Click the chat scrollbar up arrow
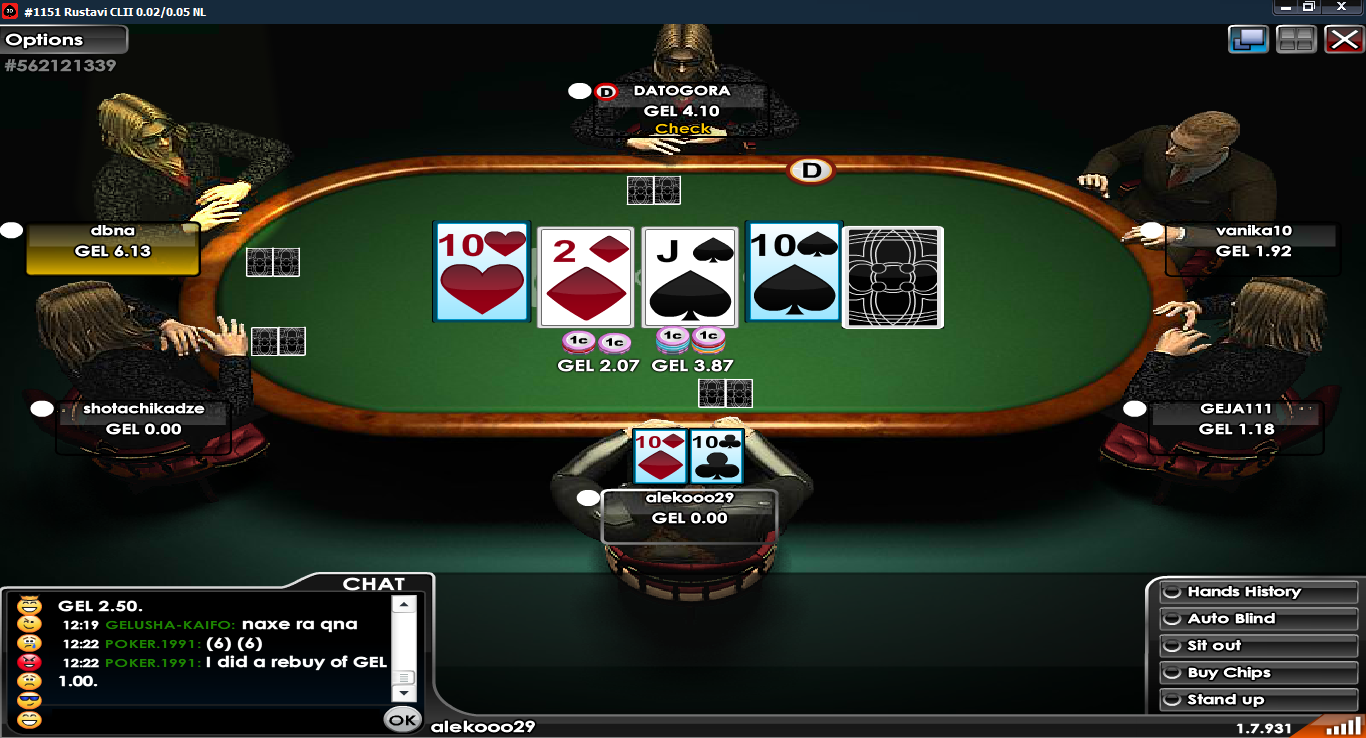The height and width of the screenshot is (738, 1366). [x=403, y=604]
